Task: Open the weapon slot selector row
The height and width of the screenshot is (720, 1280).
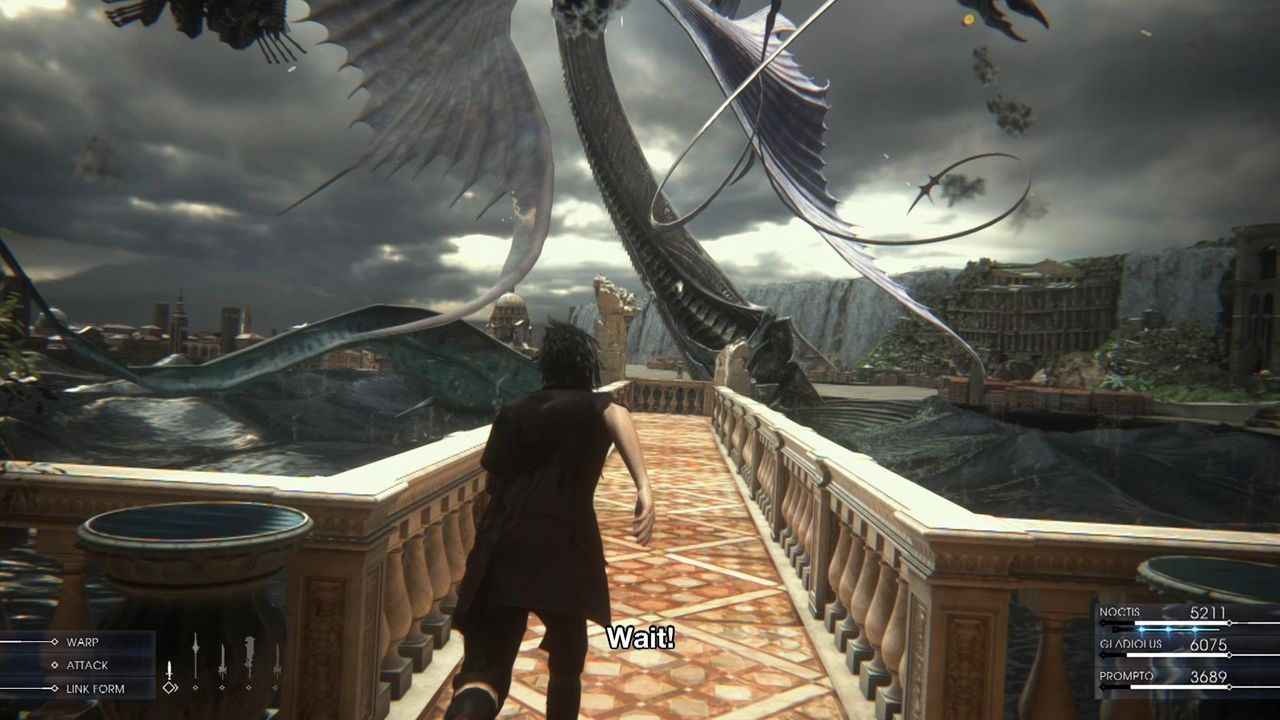Action: click(x=222, y=687)
